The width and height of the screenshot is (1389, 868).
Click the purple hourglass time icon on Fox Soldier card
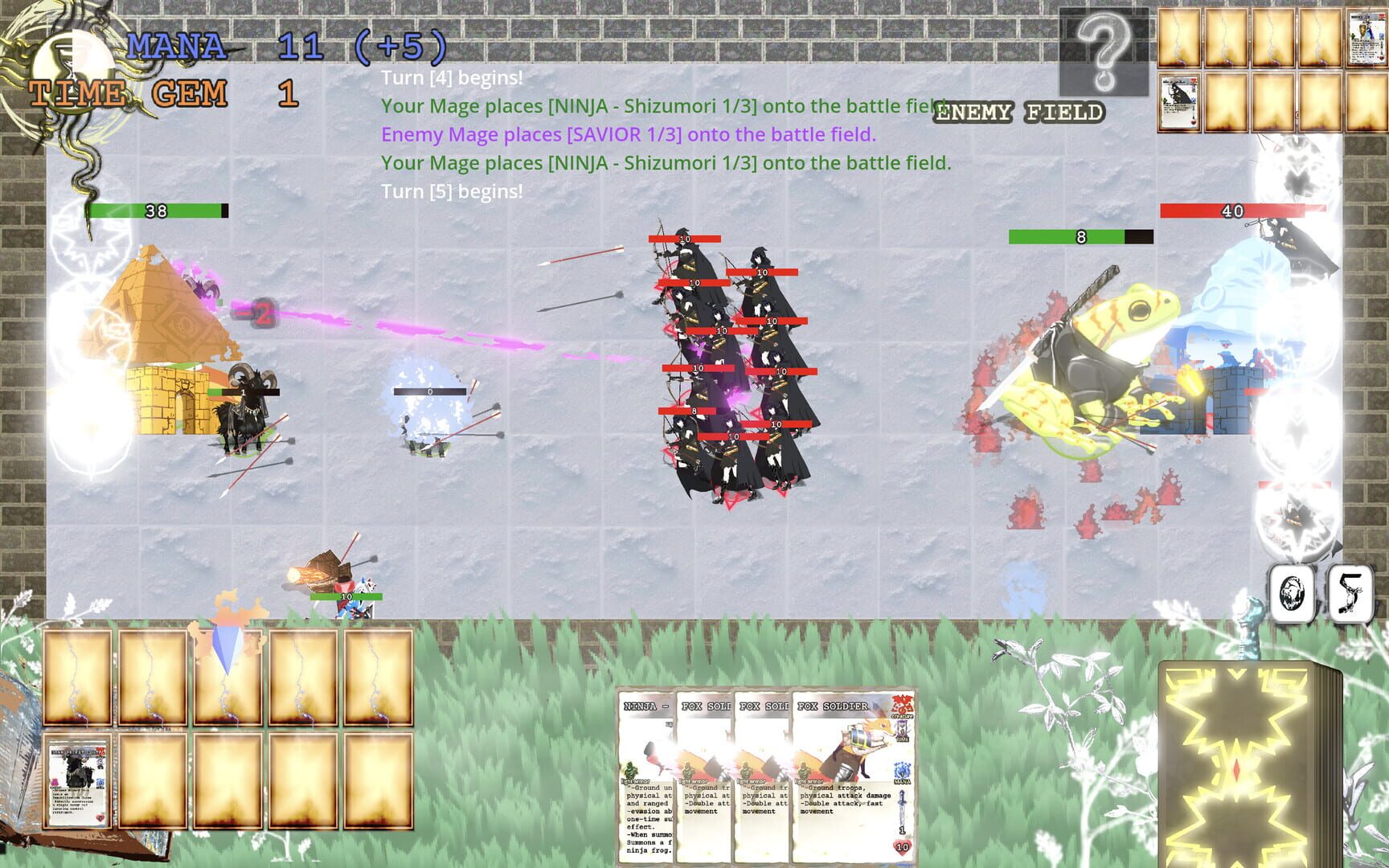903,730
